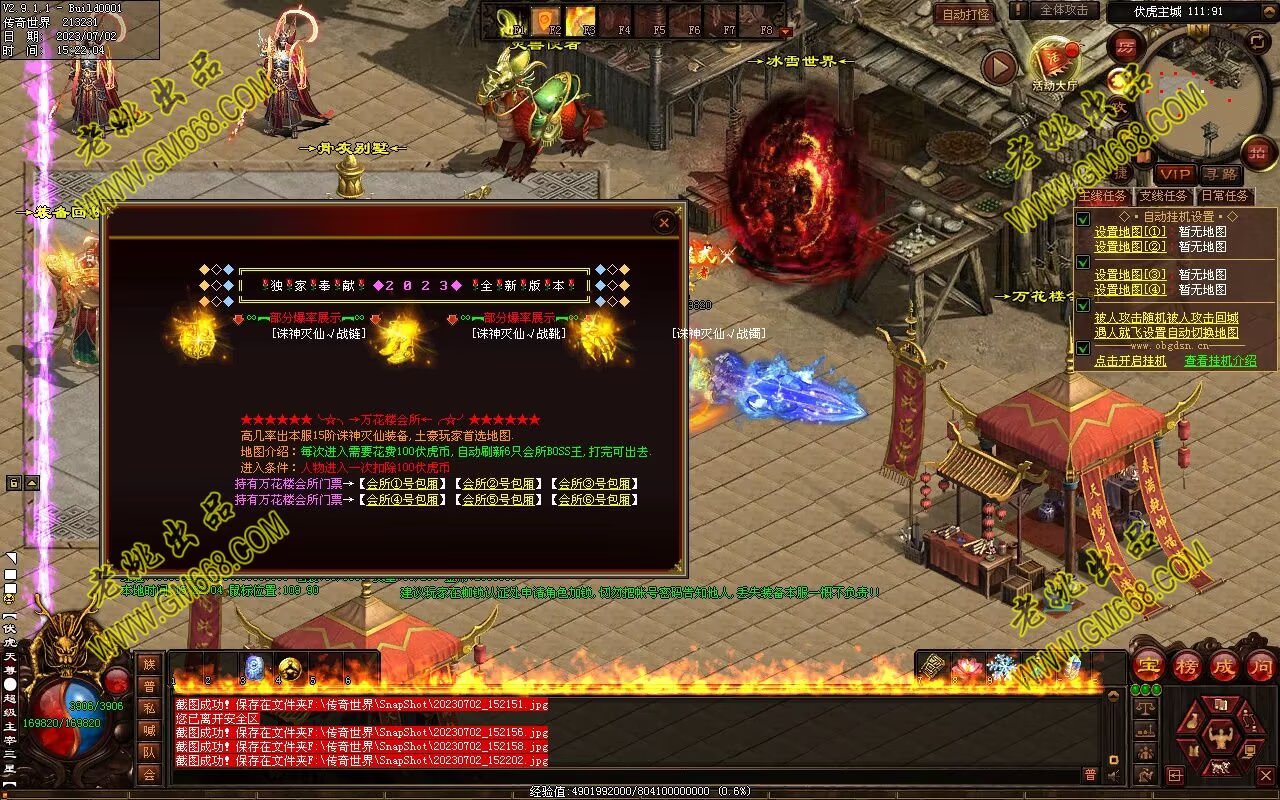Start auto-farming with 点击开启挂机
Viewport: 1280px width, 800px height.
click(x=1130, y=361)
